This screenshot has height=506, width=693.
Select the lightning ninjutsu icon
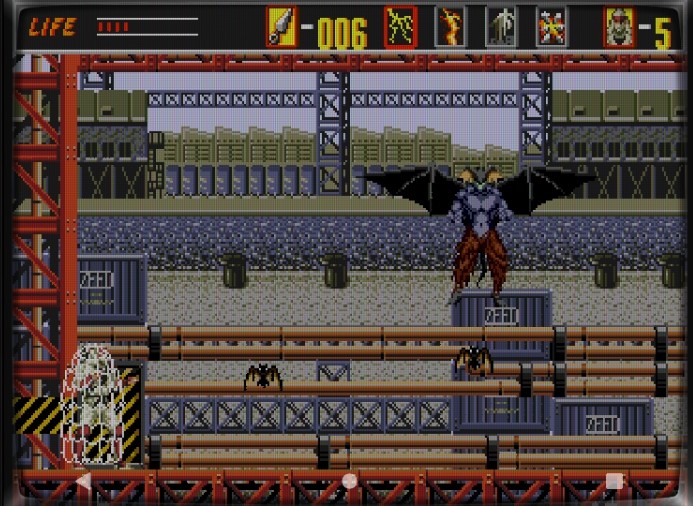[400, 27]
